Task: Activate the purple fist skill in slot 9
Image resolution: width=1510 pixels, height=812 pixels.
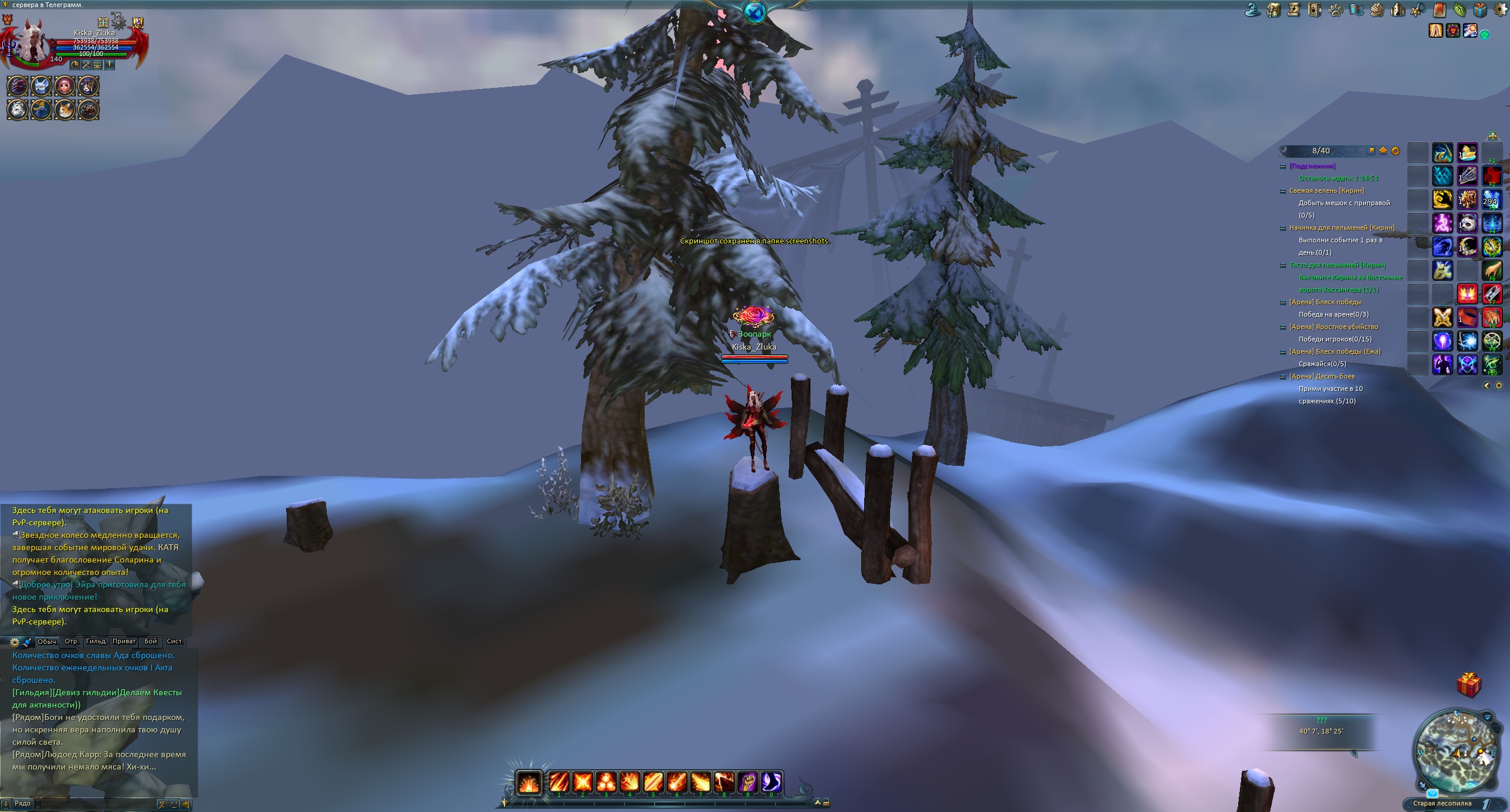Action: [748, 783]
